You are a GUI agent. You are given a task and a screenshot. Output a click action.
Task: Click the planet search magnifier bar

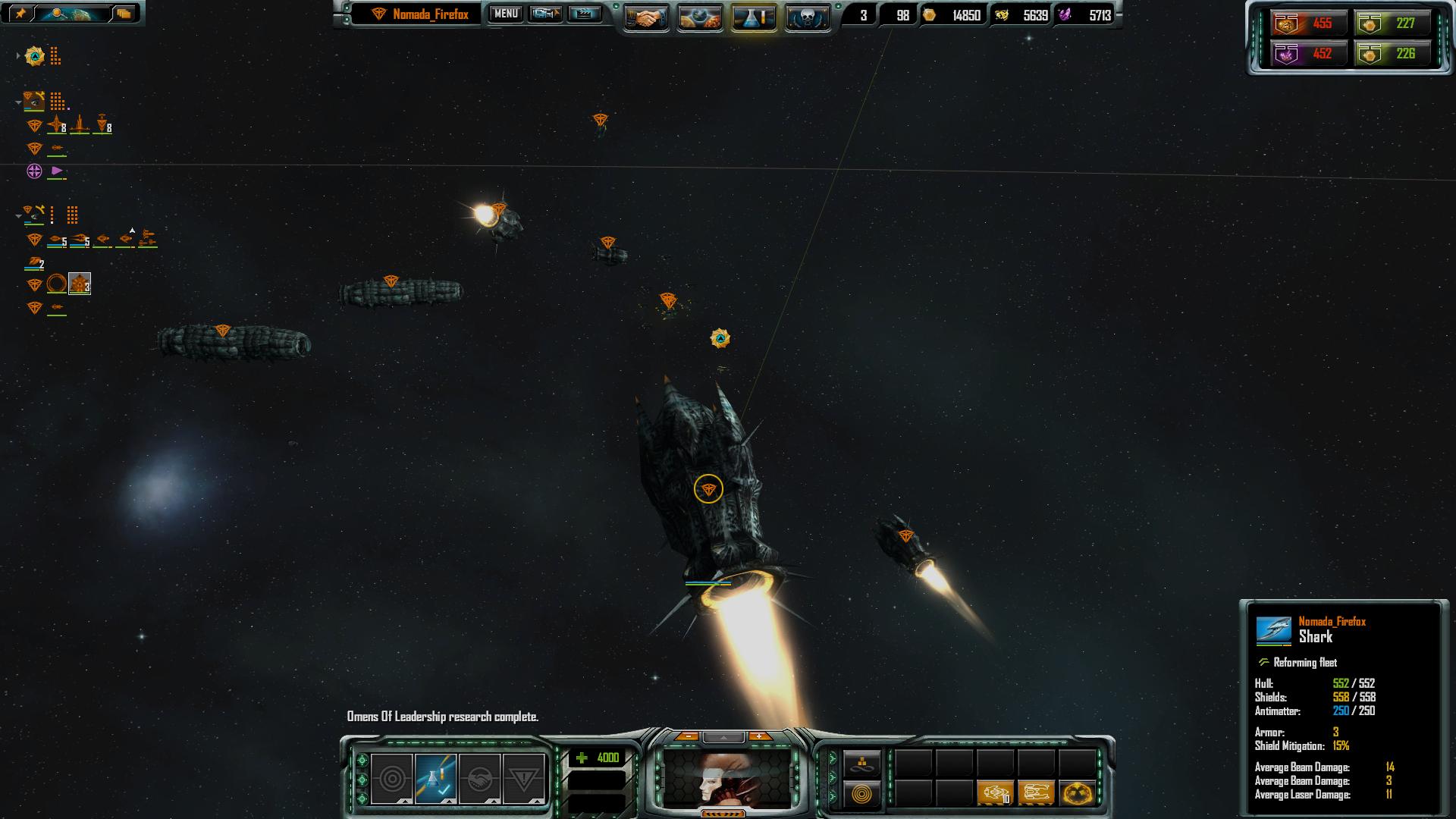[x=72, y=13]
